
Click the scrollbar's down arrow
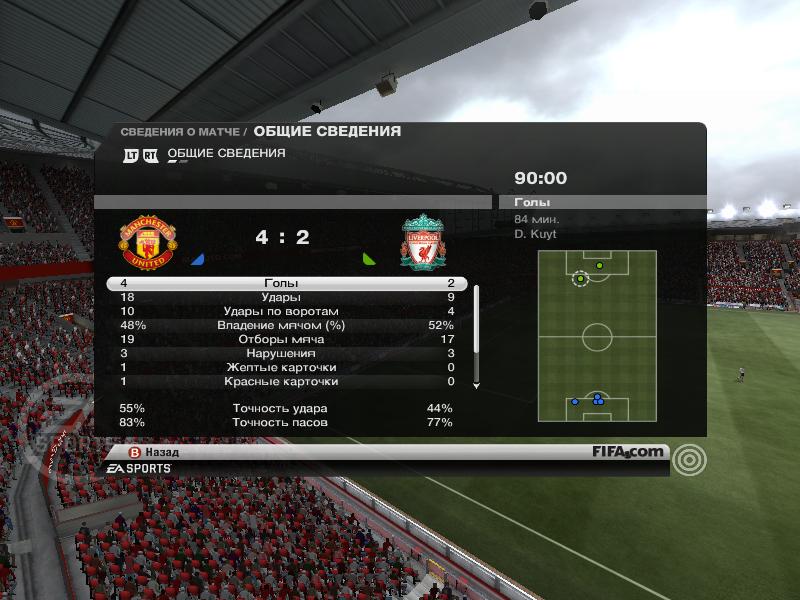point(476,386)
